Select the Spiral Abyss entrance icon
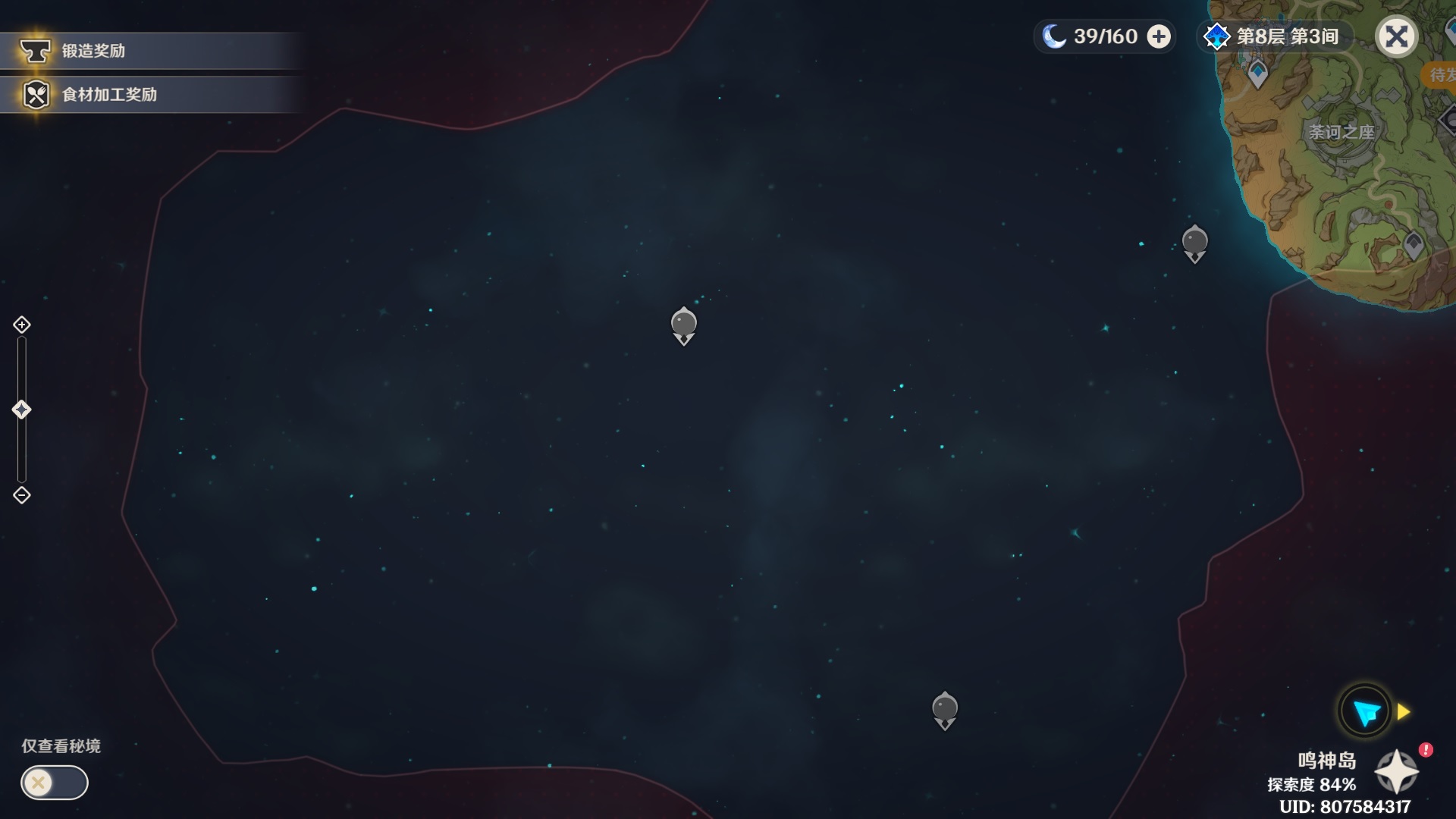The width and height of the screenshot is (1456, 819). 1216,36
